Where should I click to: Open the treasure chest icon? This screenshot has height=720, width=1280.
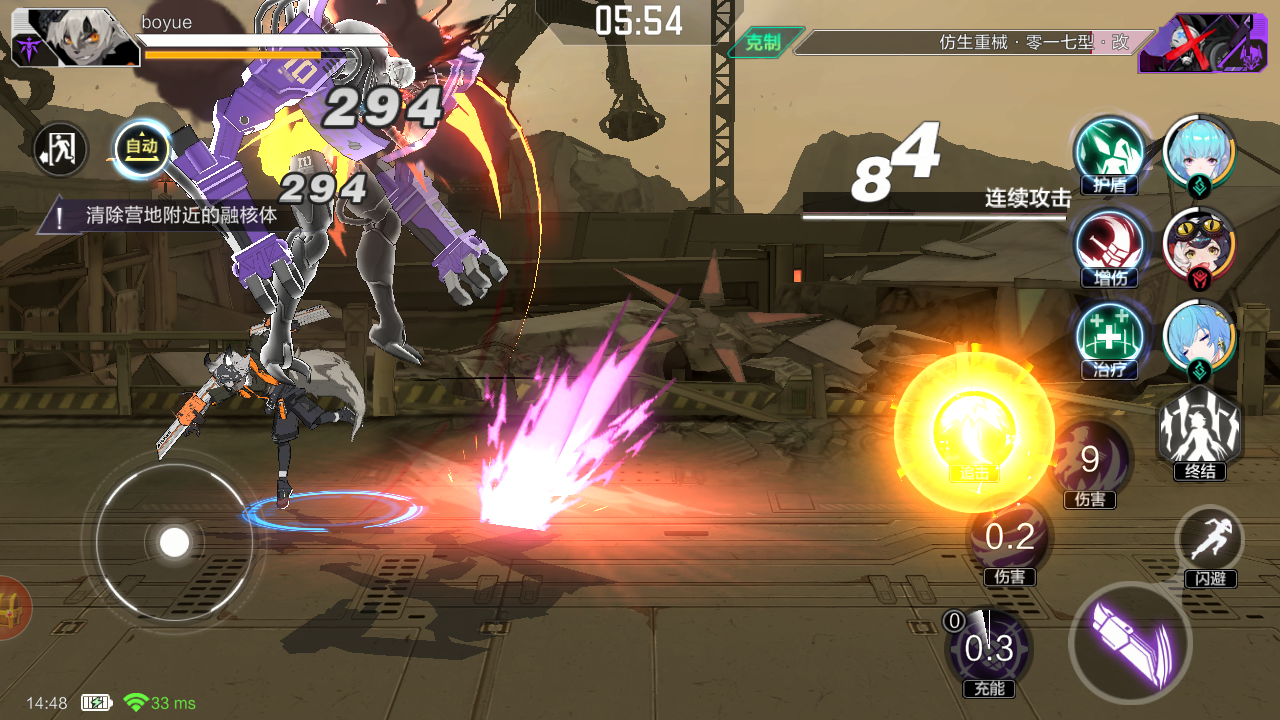pos(12,607)
